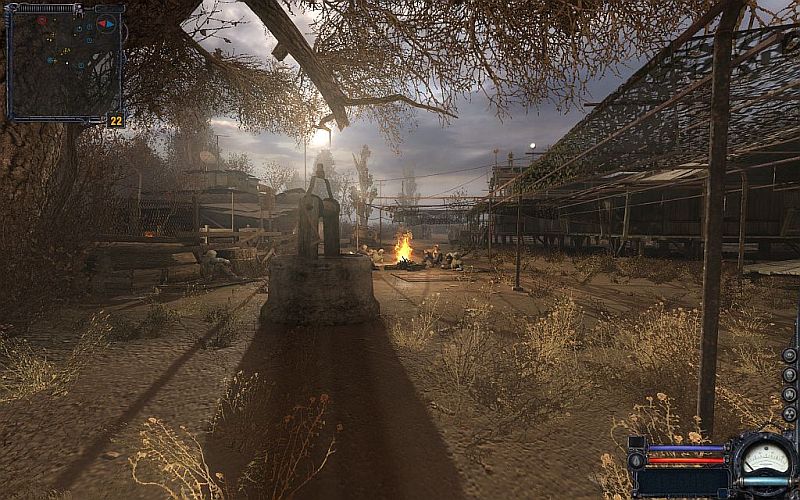Click the radiation trefoil status icon
The height and width of the screenshot is (500, 800).
[x=789, y=414]
